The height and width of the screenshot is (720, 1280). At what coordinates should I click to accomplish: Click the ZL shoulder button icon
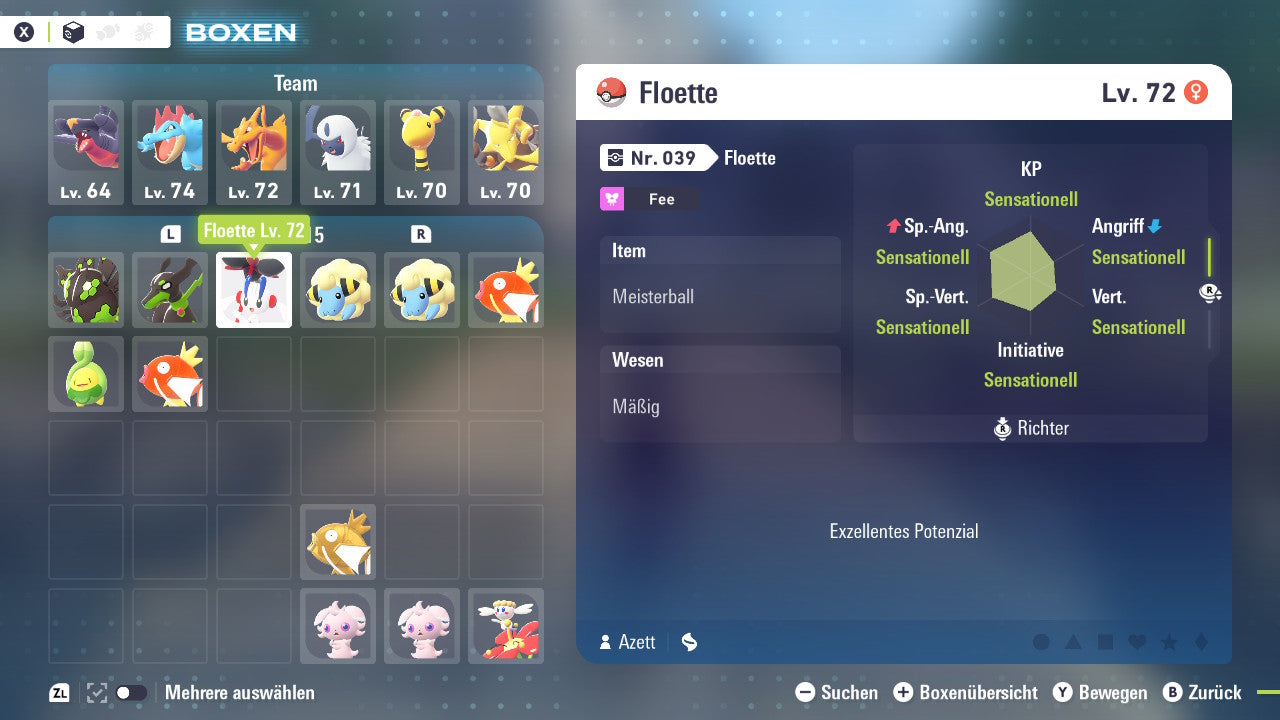(x=60, y=692)
